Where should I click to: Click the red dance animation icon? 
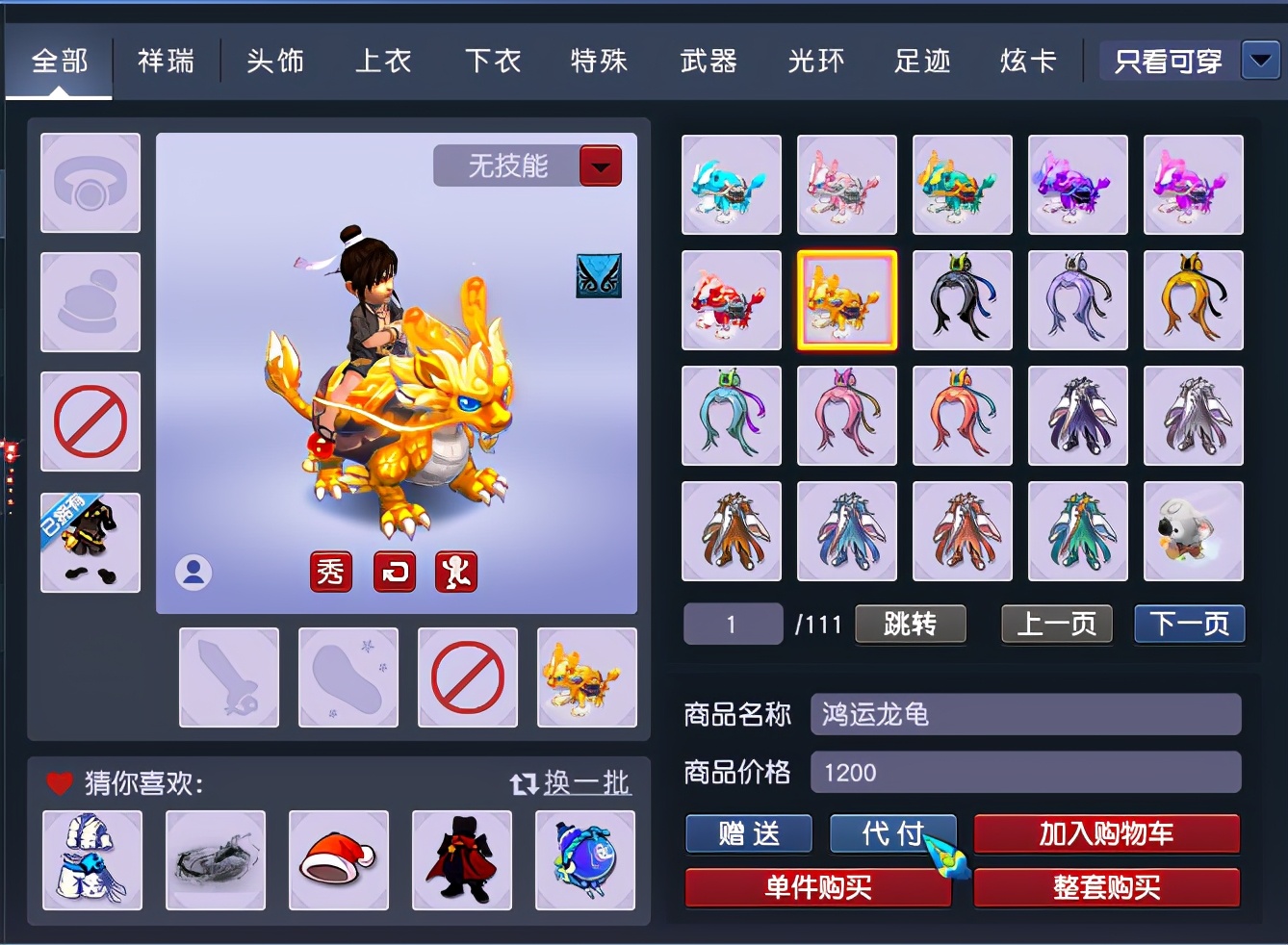pos(455,571)
